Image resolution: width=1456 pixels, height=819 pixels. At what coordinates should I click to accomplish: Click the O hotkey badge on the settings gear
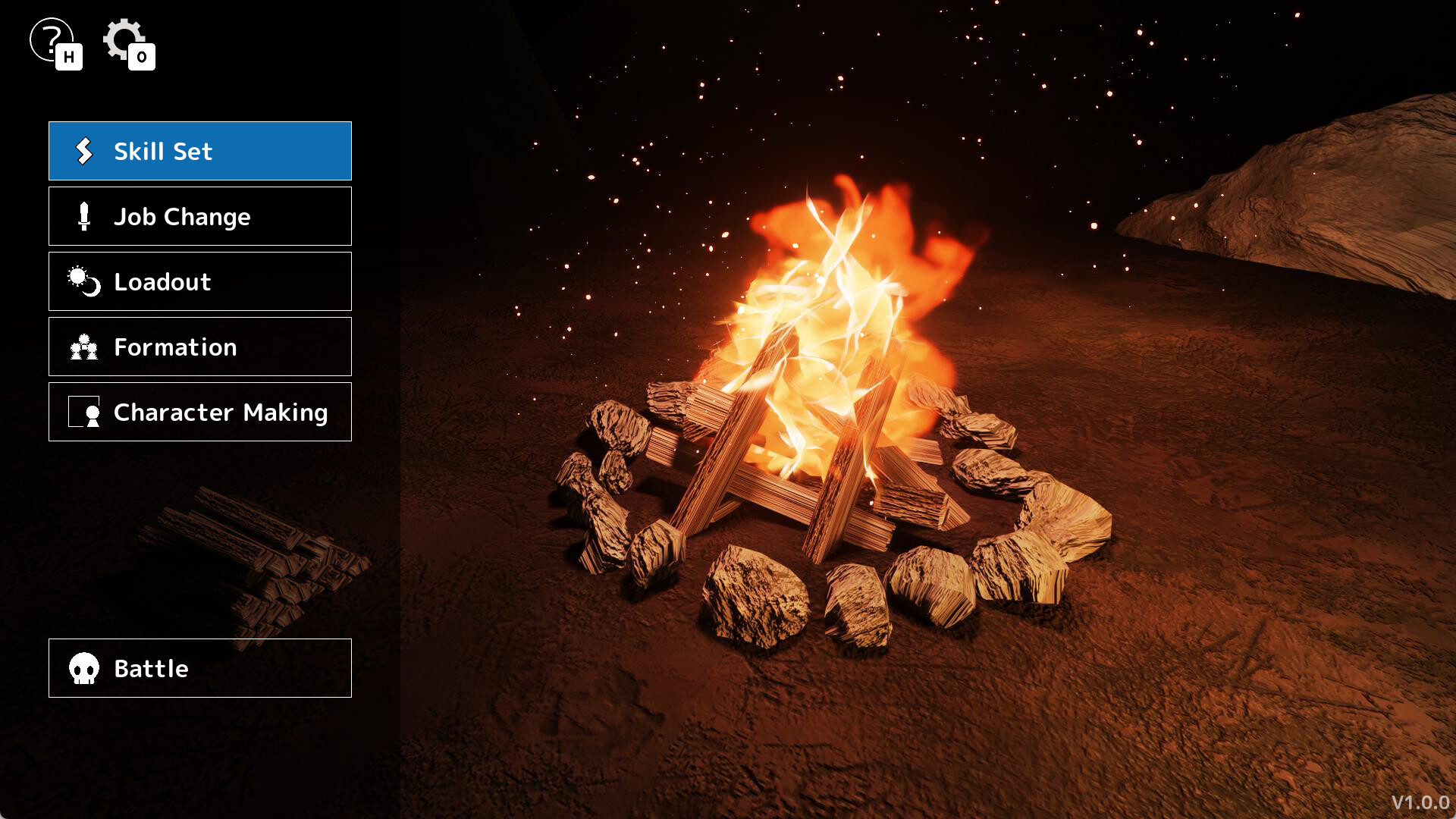(143, 58)
